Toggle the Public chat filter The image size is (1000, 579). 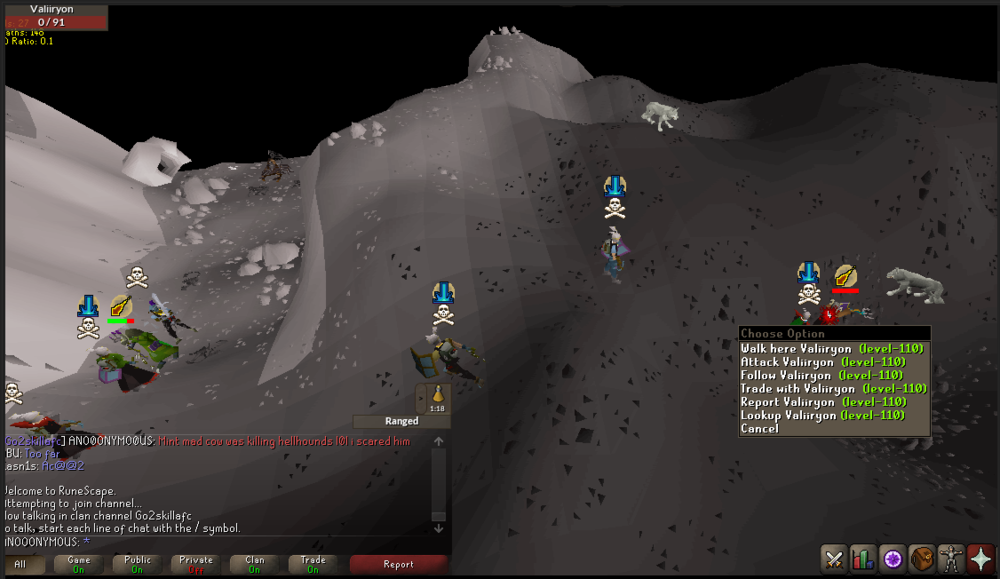click(137, 564)
